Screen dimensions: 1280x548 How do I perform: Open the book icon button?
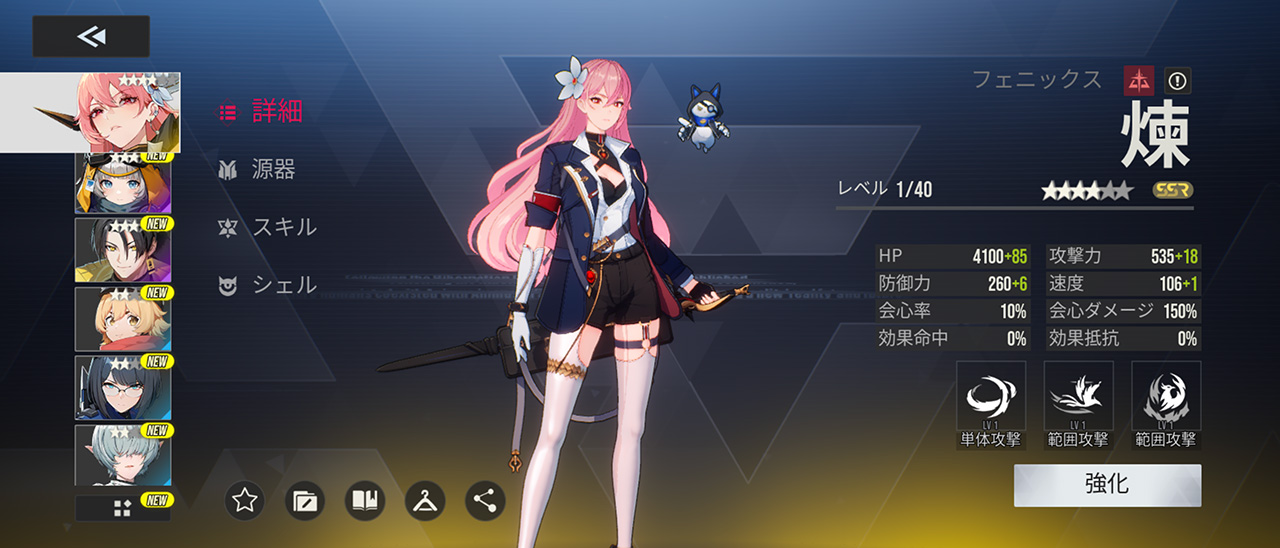pos(365,500)
